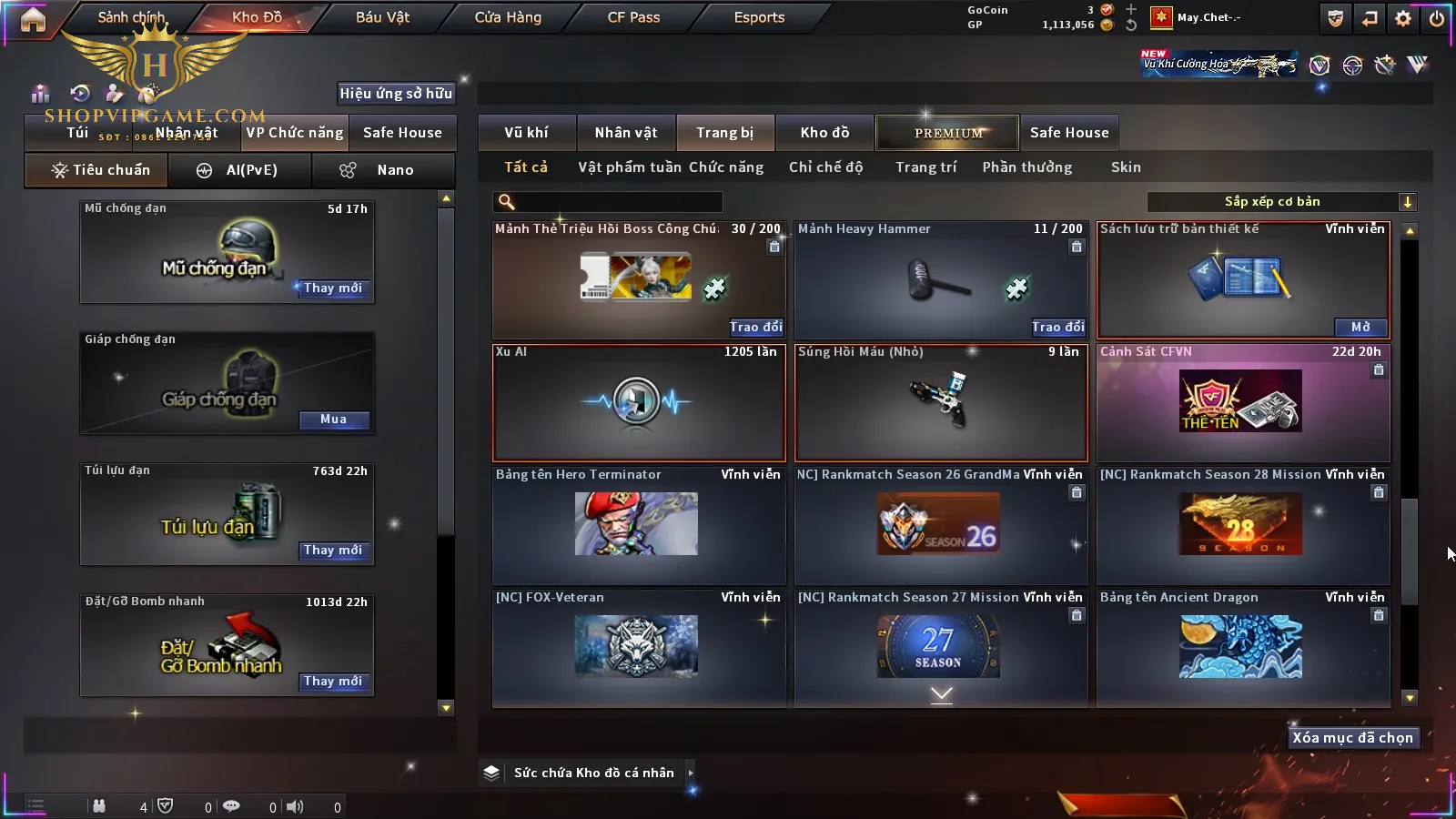Open the PREMIUM tab
Screen dimensions: 1456x819
(x=947, y=133)
